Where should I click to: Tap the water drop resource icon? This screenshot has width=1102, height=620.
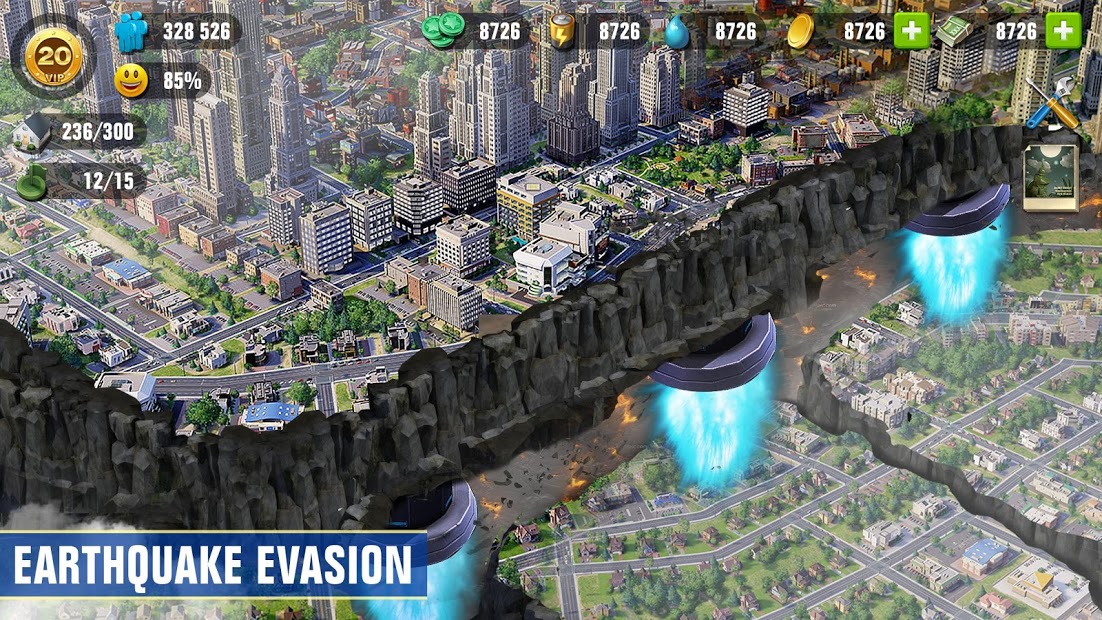point(679,31)
